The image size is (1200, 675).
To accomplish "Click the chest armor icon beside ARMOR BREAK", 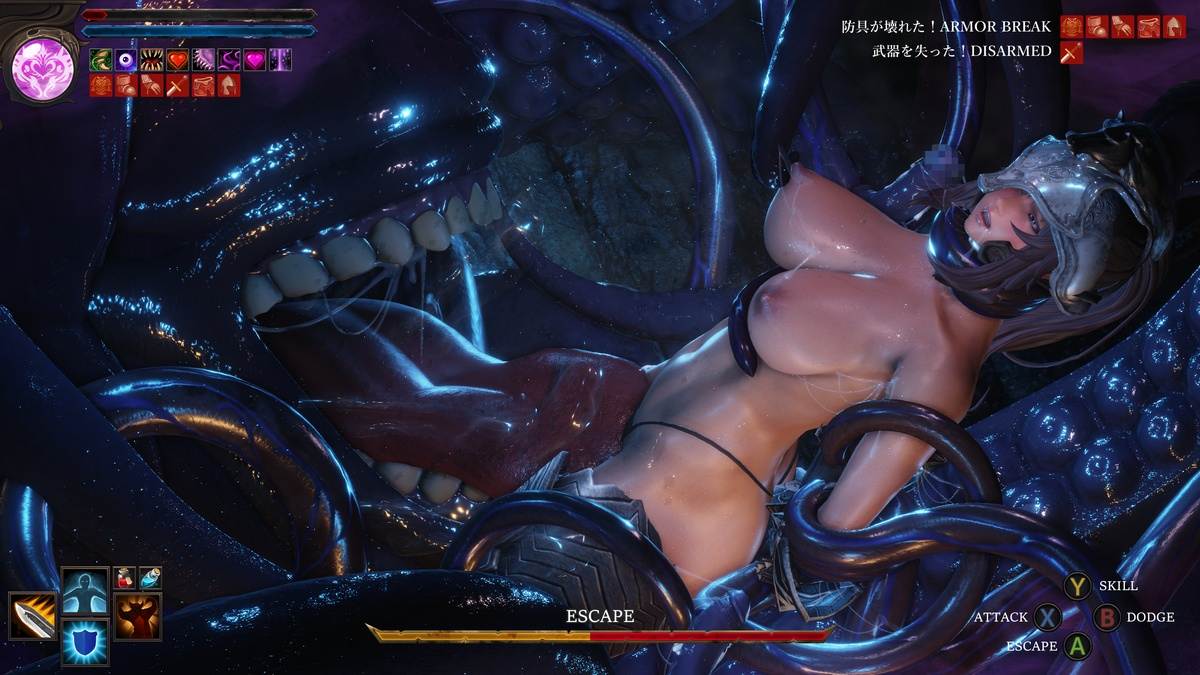I will tap(1072, 27).
